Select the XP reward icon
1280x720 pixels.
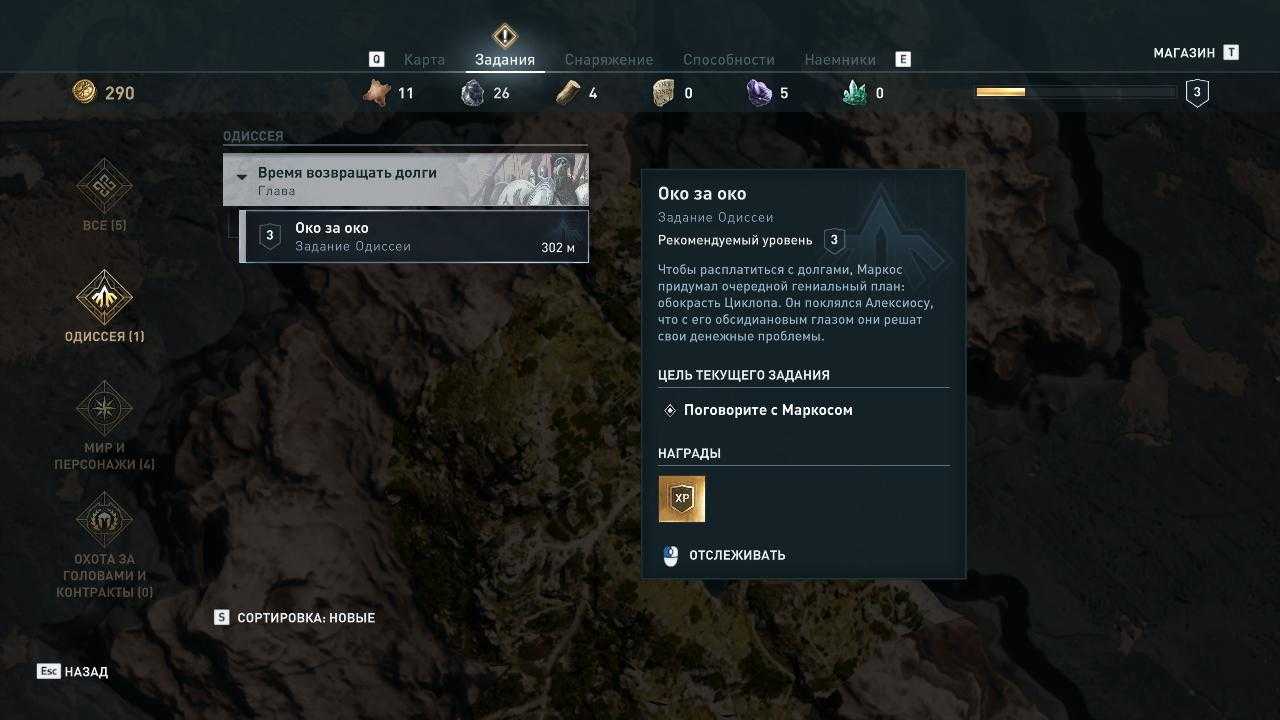682,499
